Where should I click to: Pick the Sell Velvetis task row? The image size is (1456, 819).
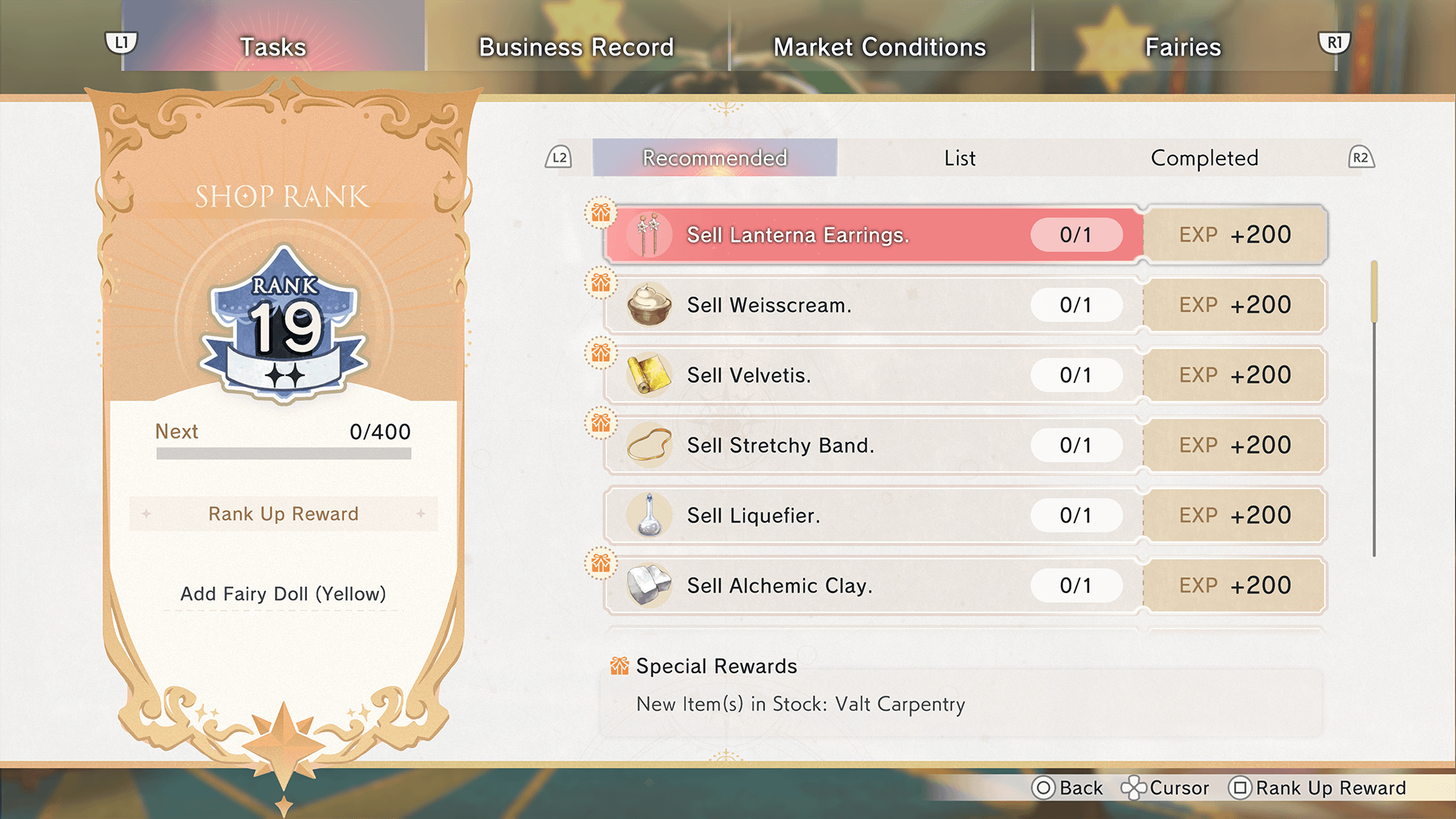(x=872, y=375)
